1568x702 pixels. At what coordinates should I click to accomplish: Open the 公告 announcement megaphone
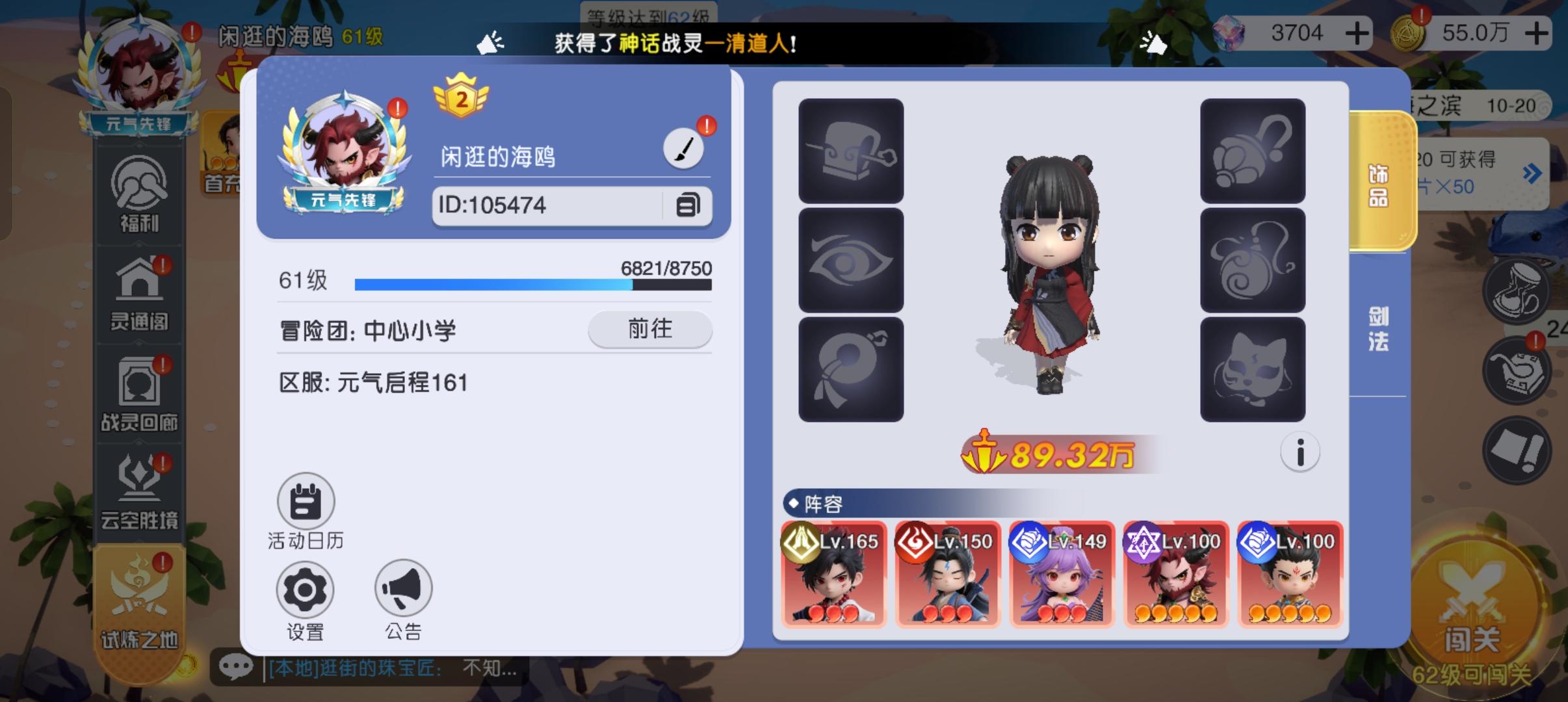(x=403, y=588)
